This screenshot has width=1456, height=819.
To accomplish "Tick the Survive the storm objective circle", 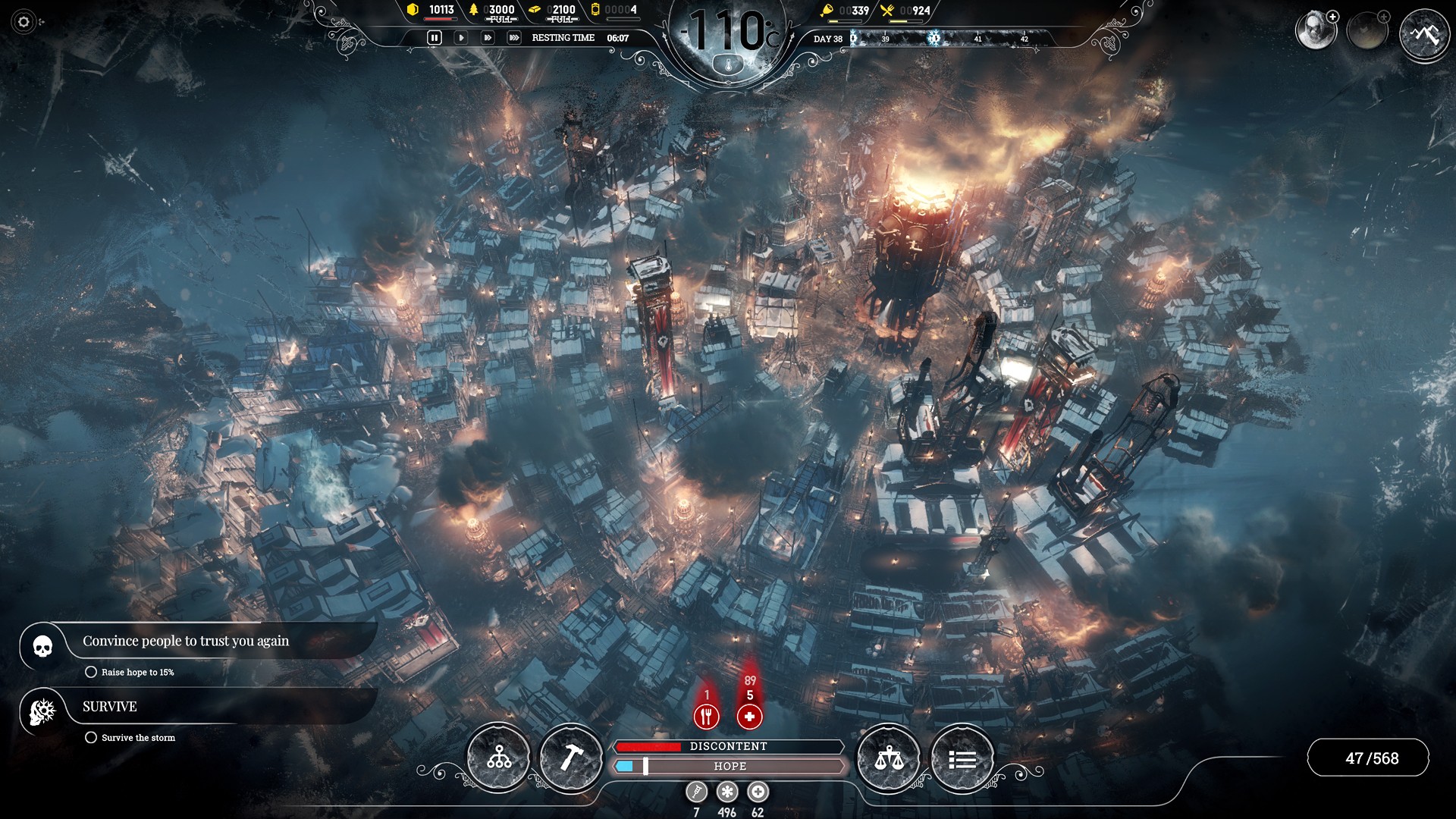I will pos(92,736).
